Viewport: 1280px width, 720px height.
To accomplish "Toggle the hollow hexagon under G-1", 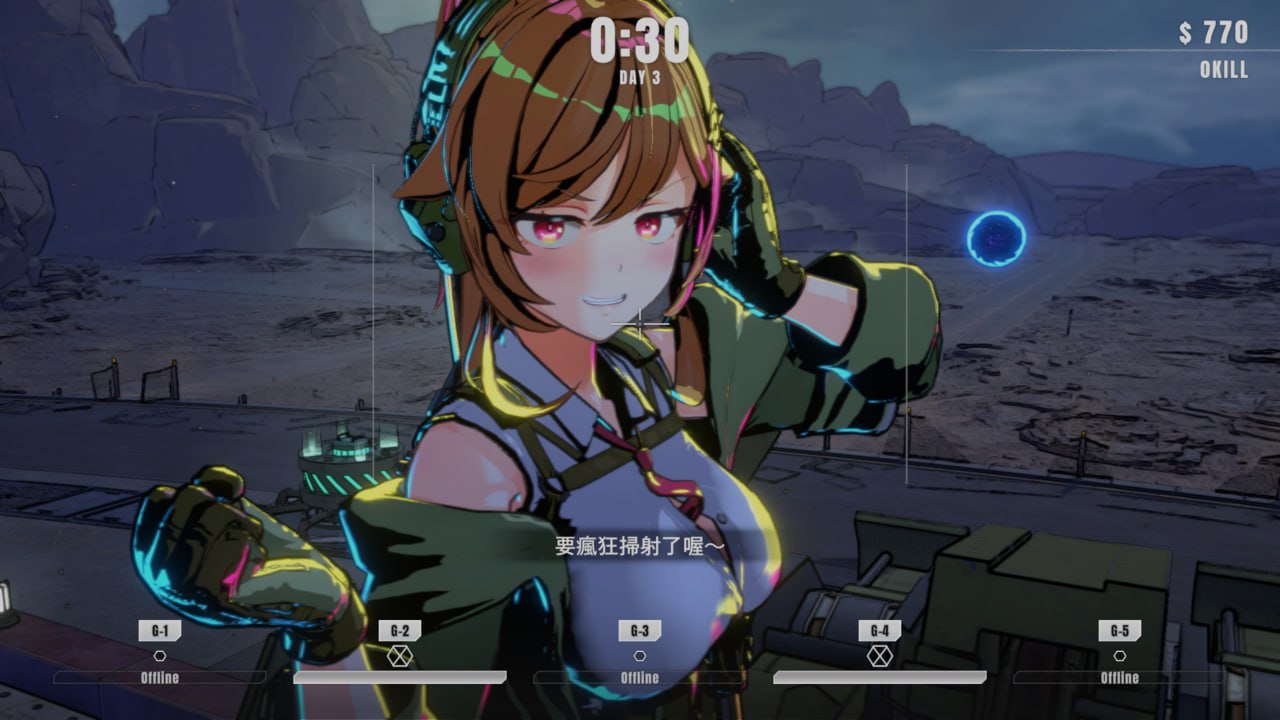I will click(x=160, y=655).
